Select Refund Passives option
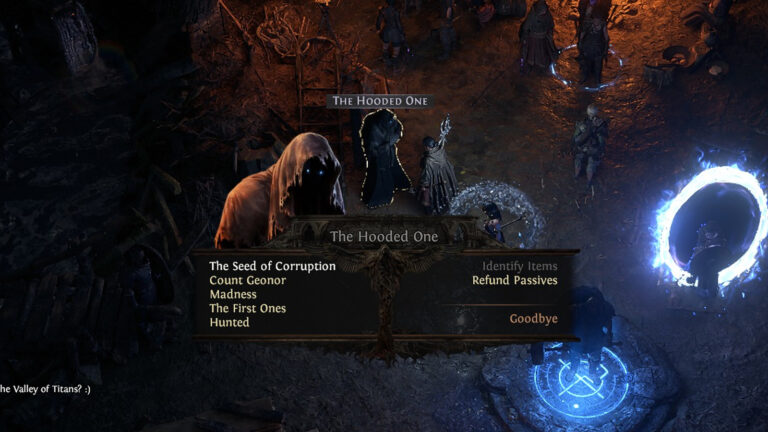This screenshot has height=432, width=768. pos(514,280)
